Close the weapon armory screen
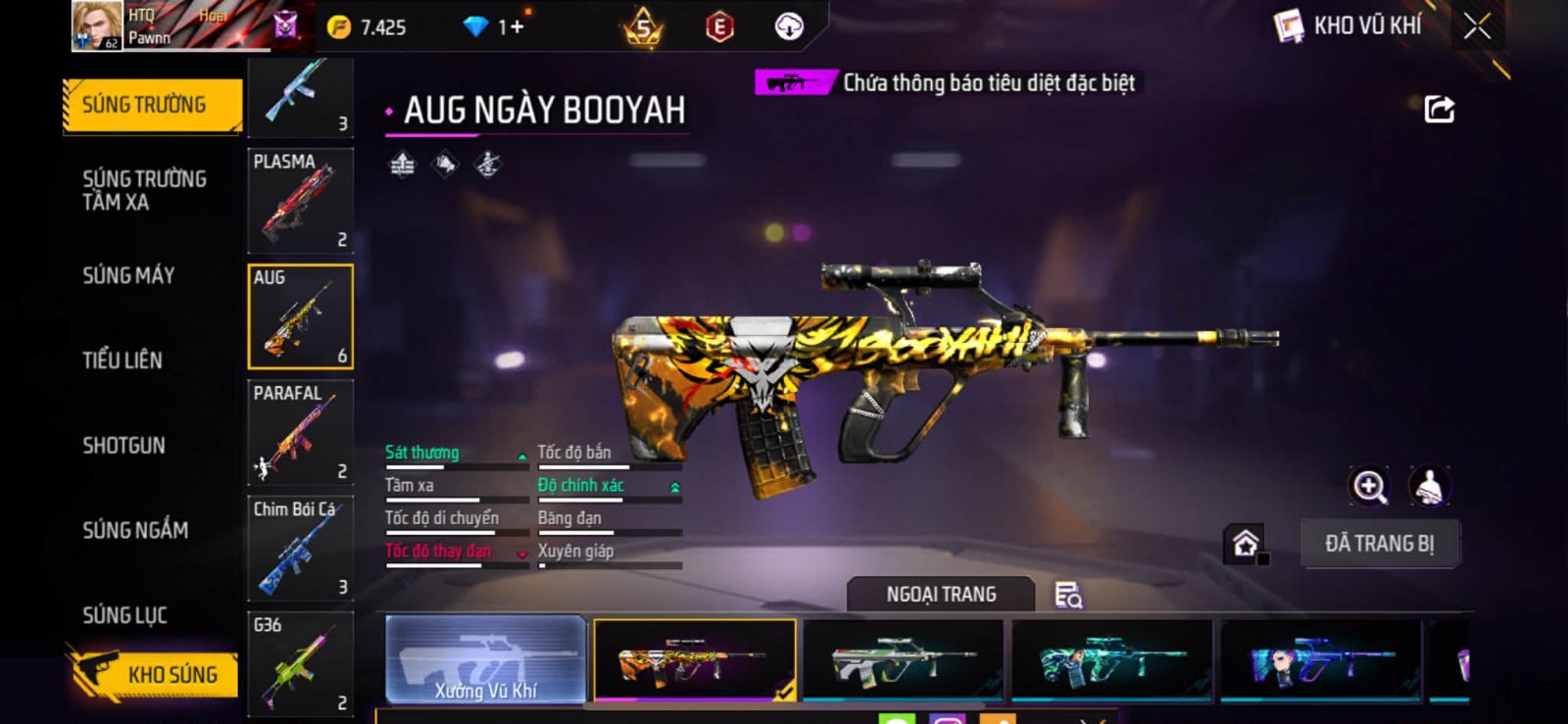Screen dimensions: 1568x724 pyautogui.click(x=1477, y=26)
